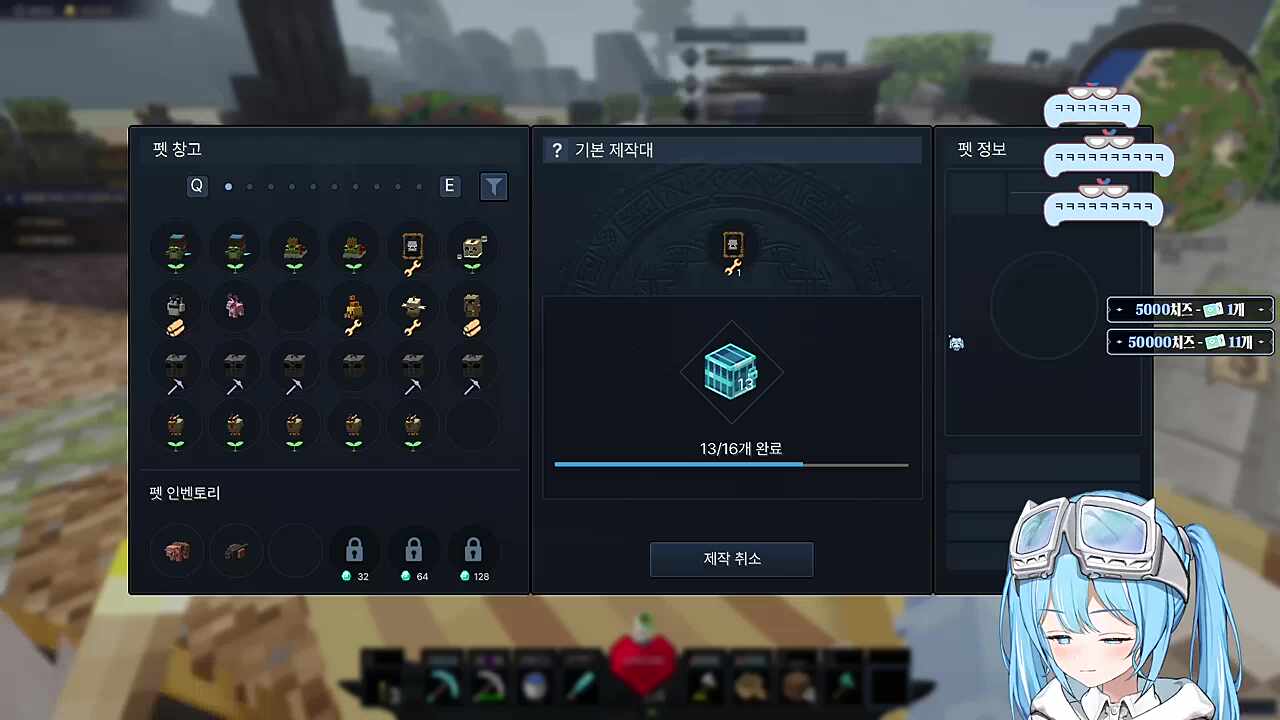
Task: Click the 13/16 crafting progress bar
Action: 731,464
